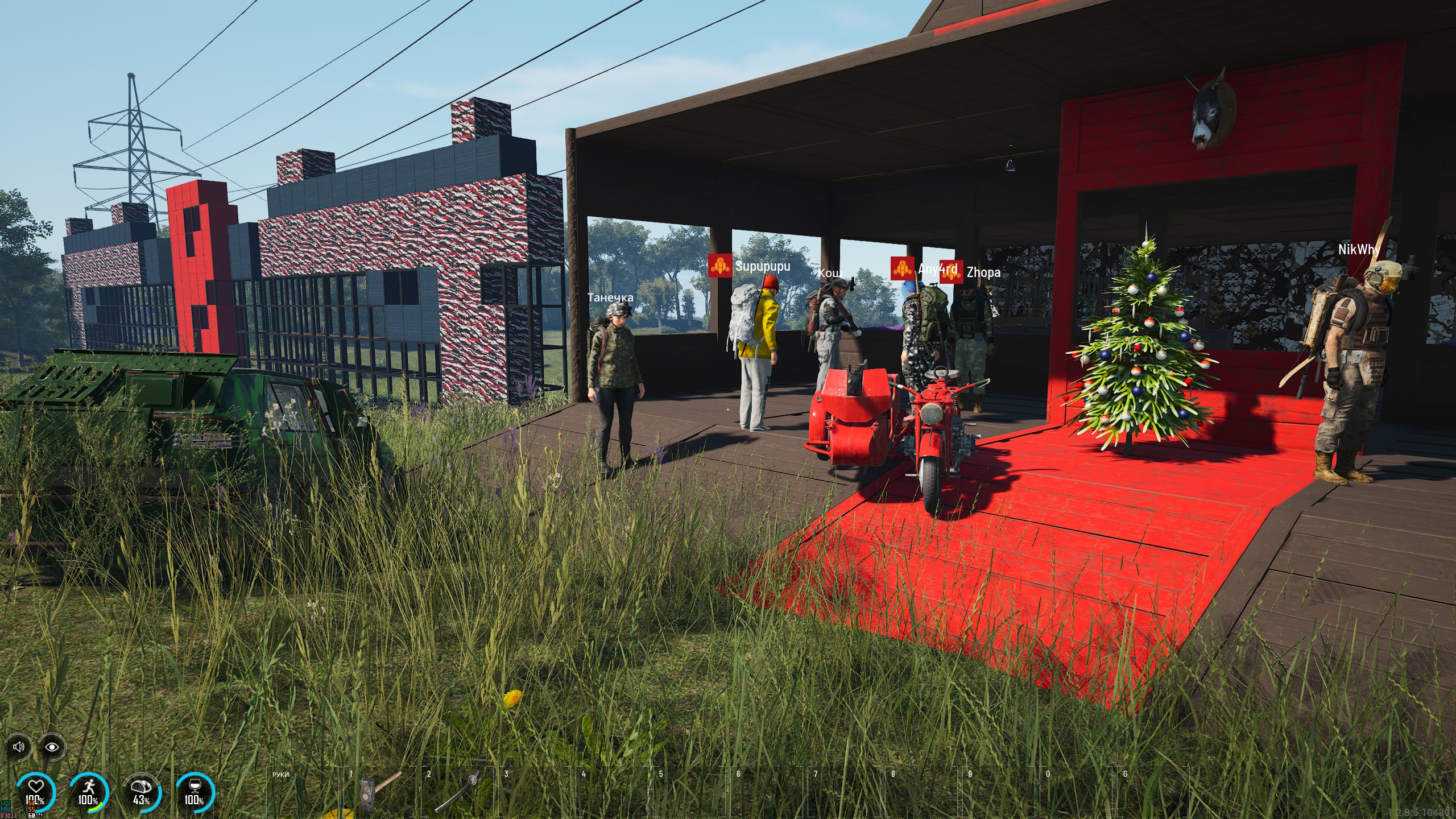Screen dimensions: 1456x819
Task: Toggle the eye visibility indicator icon
Action: (x=52, y=746)
